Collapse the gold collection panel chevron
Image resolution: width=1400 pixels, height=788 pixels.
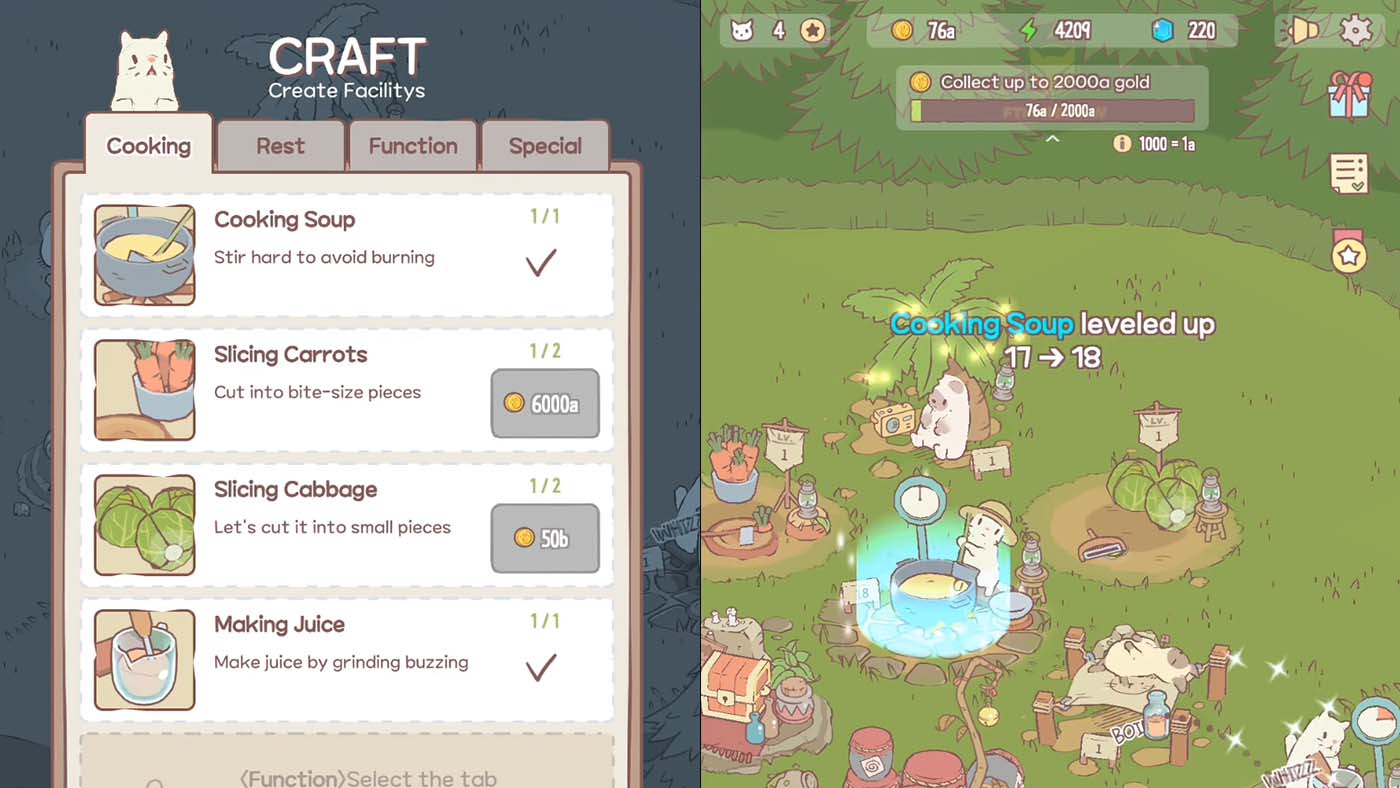point(1051,139)
